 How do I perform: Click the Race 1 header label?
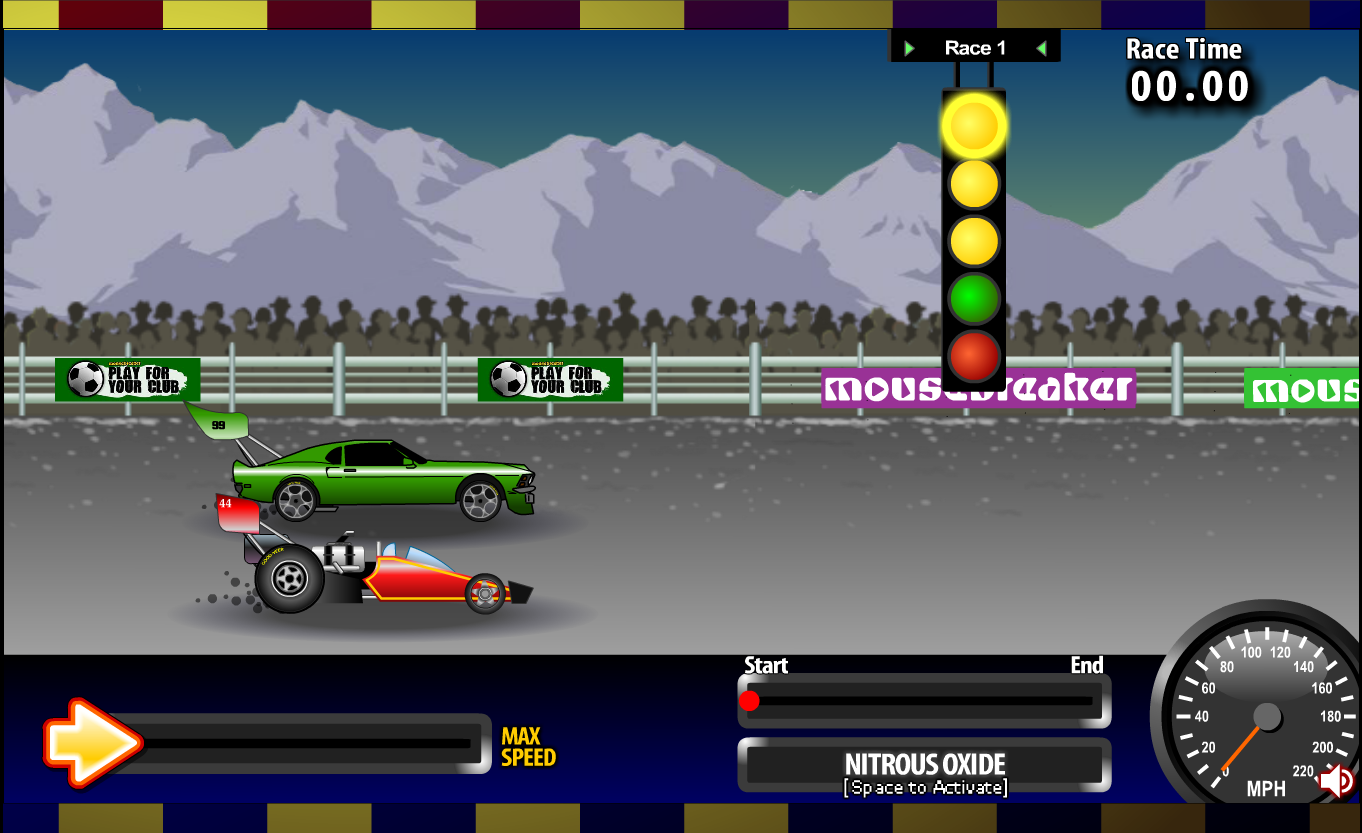click(x=975, y=46)
